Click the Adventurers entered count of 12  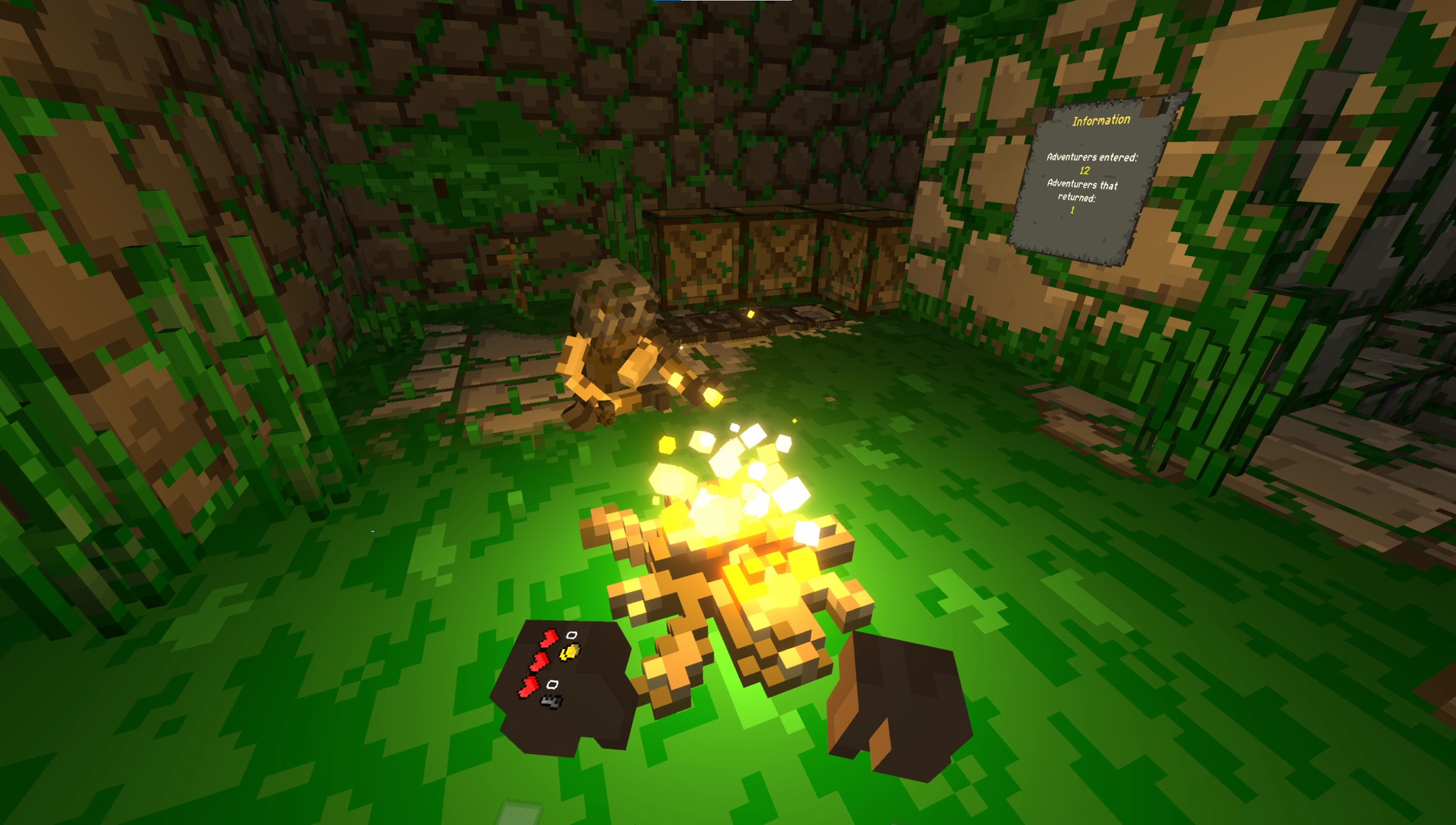pyautogui.click(x=1084, y=172)
